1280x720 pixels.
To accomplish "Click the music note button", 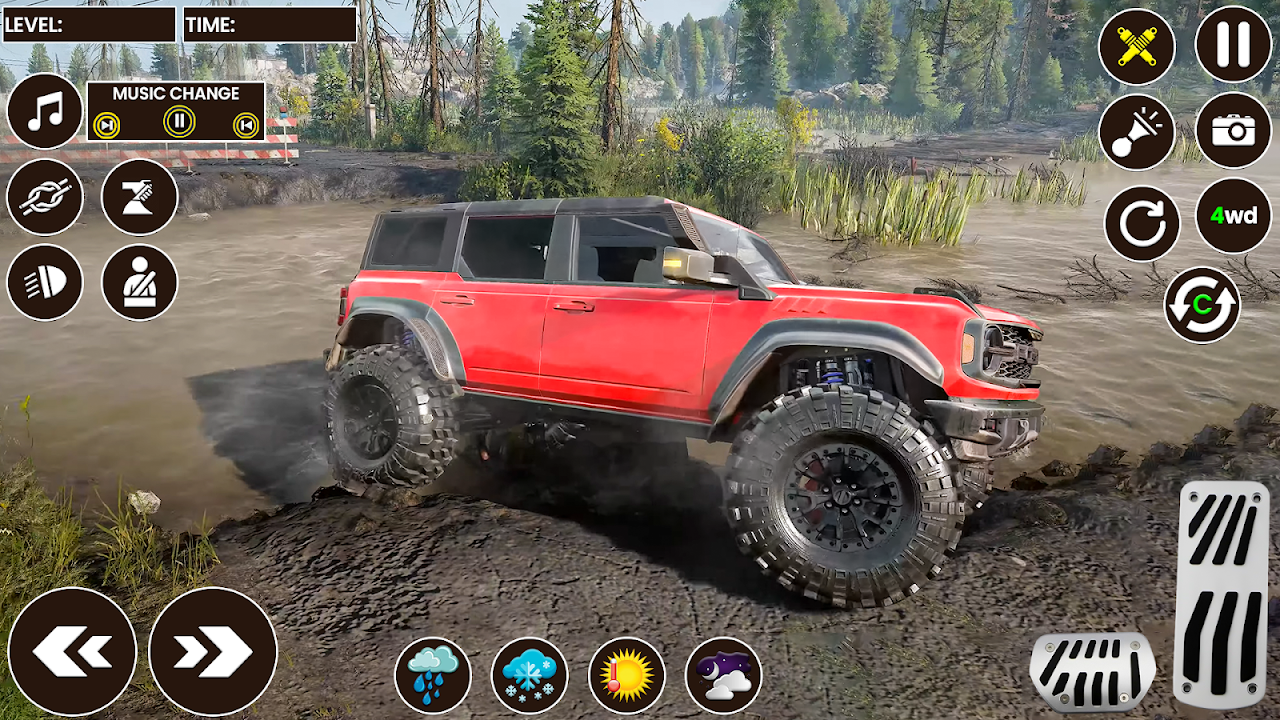I will point(45,111).
